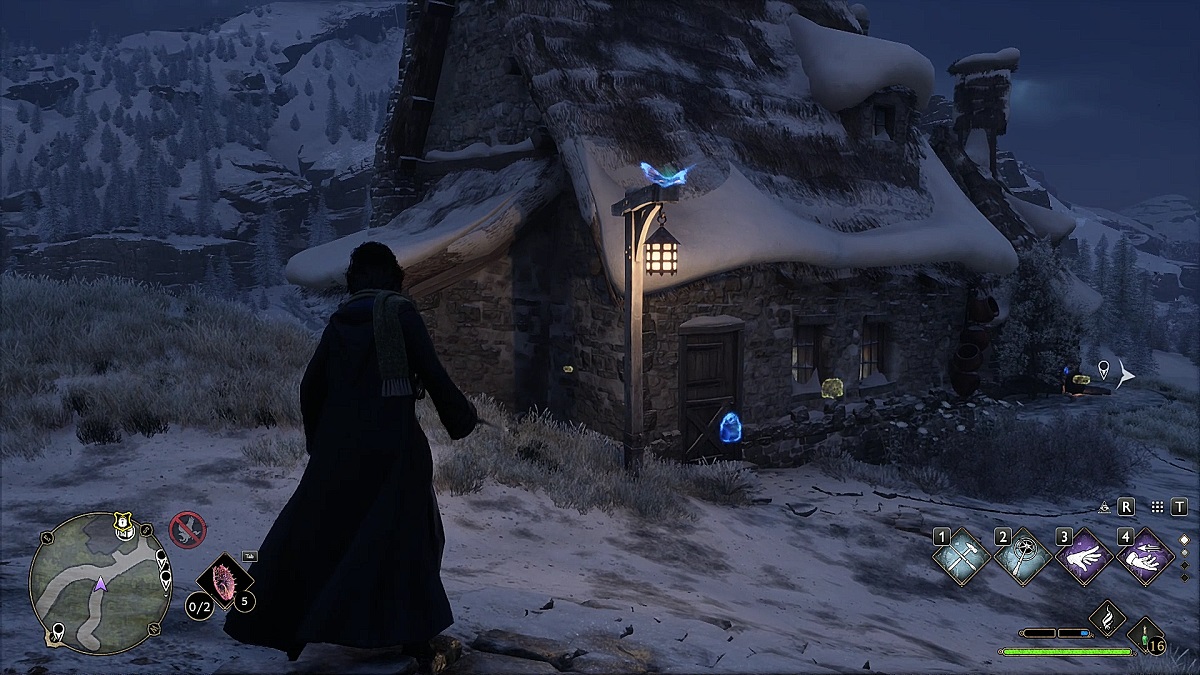This screenshot has width=1200, height=675.
Task: Select the purple player arrow on minimap
Action: coord(100,583)
